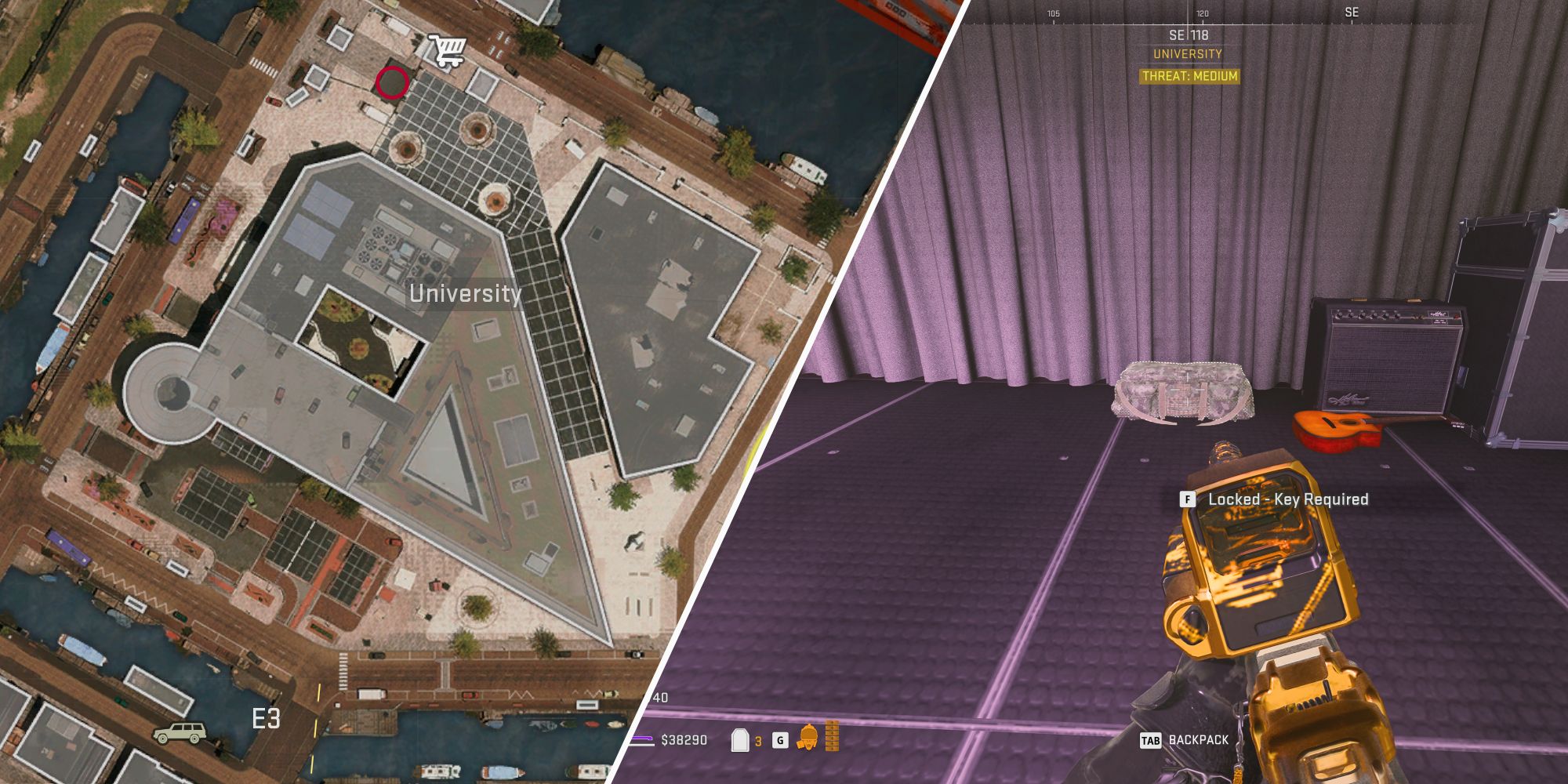1568x784 pixels.
Task: Select the Buy Station cart icon on map
Action: pyautogui.click(x=446, y=49)
